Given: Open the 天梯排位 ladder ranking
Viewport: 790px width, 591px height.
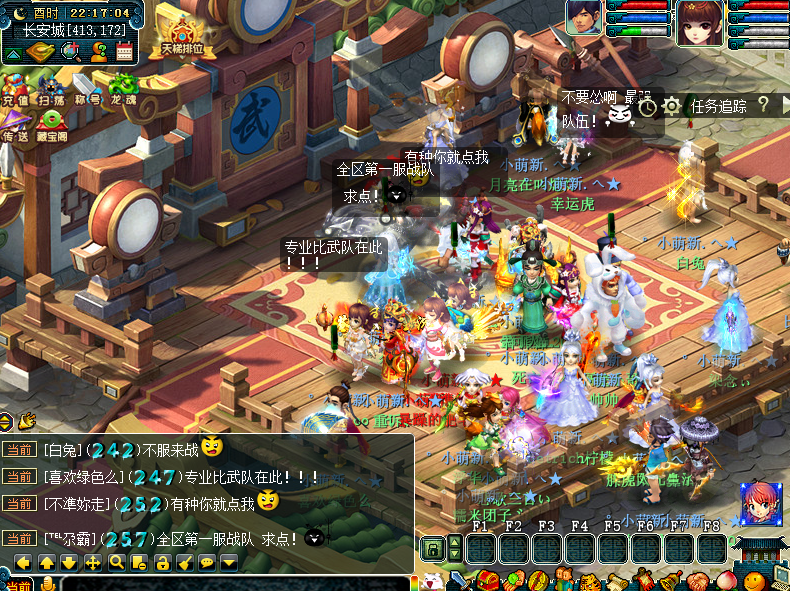Looking at the screenshot, I should (181, 37).
